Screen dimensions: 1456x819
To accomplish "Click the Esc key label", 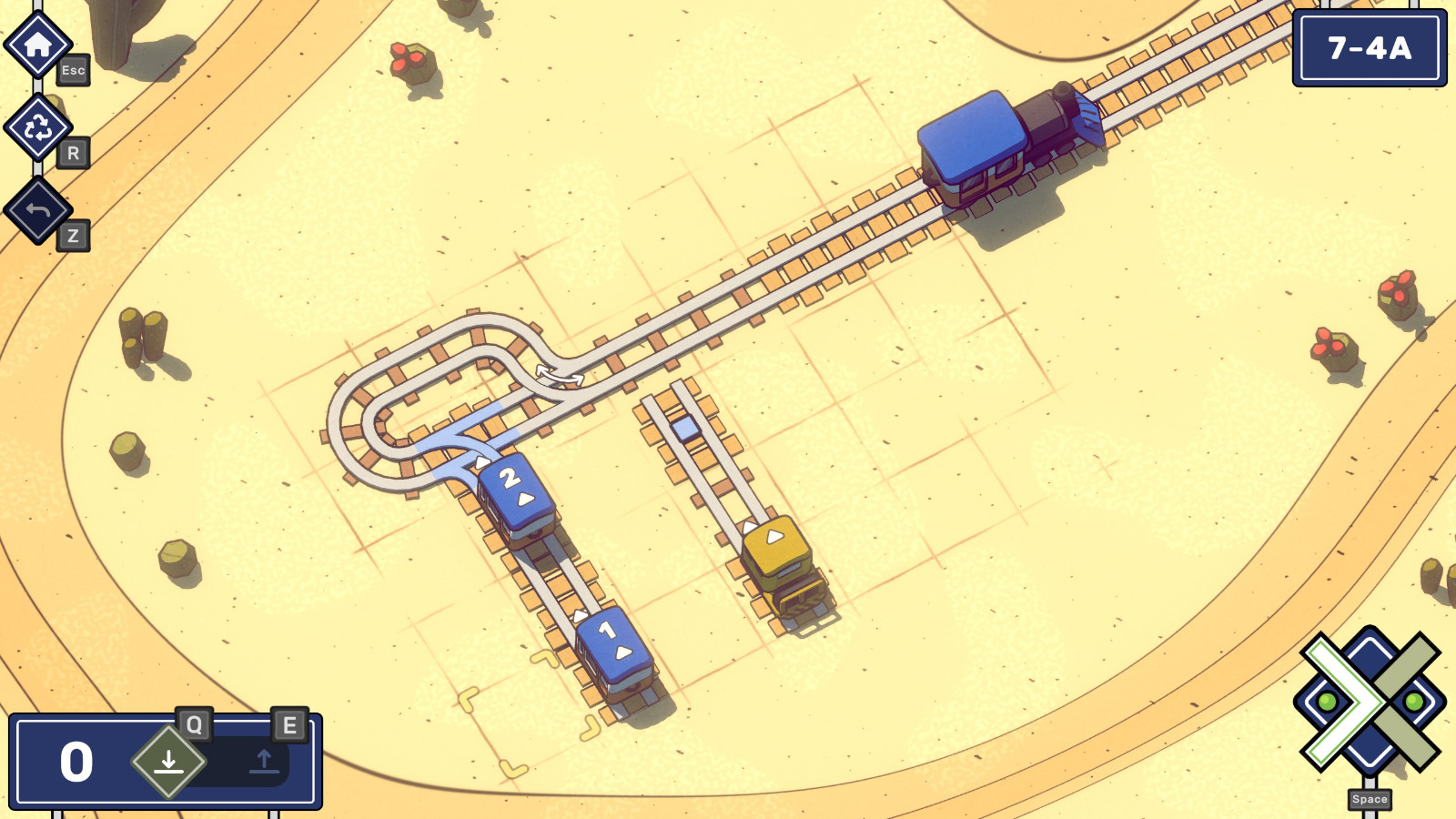I will tap(73, 70).
